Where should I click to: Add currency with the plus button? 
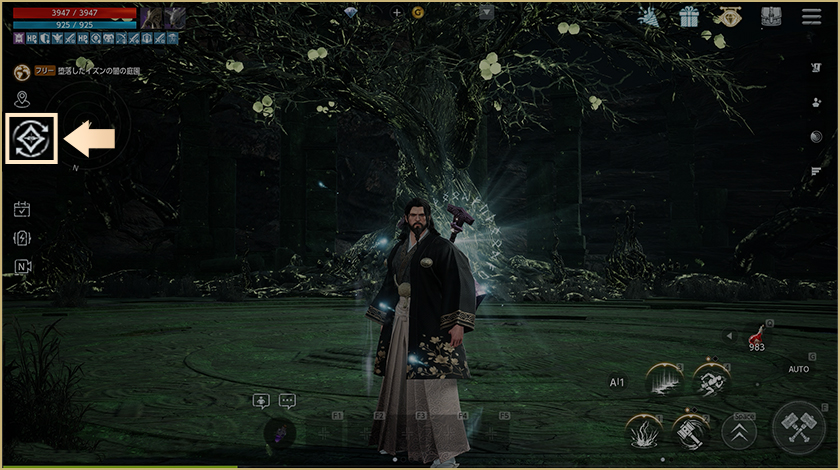[397, 13]
